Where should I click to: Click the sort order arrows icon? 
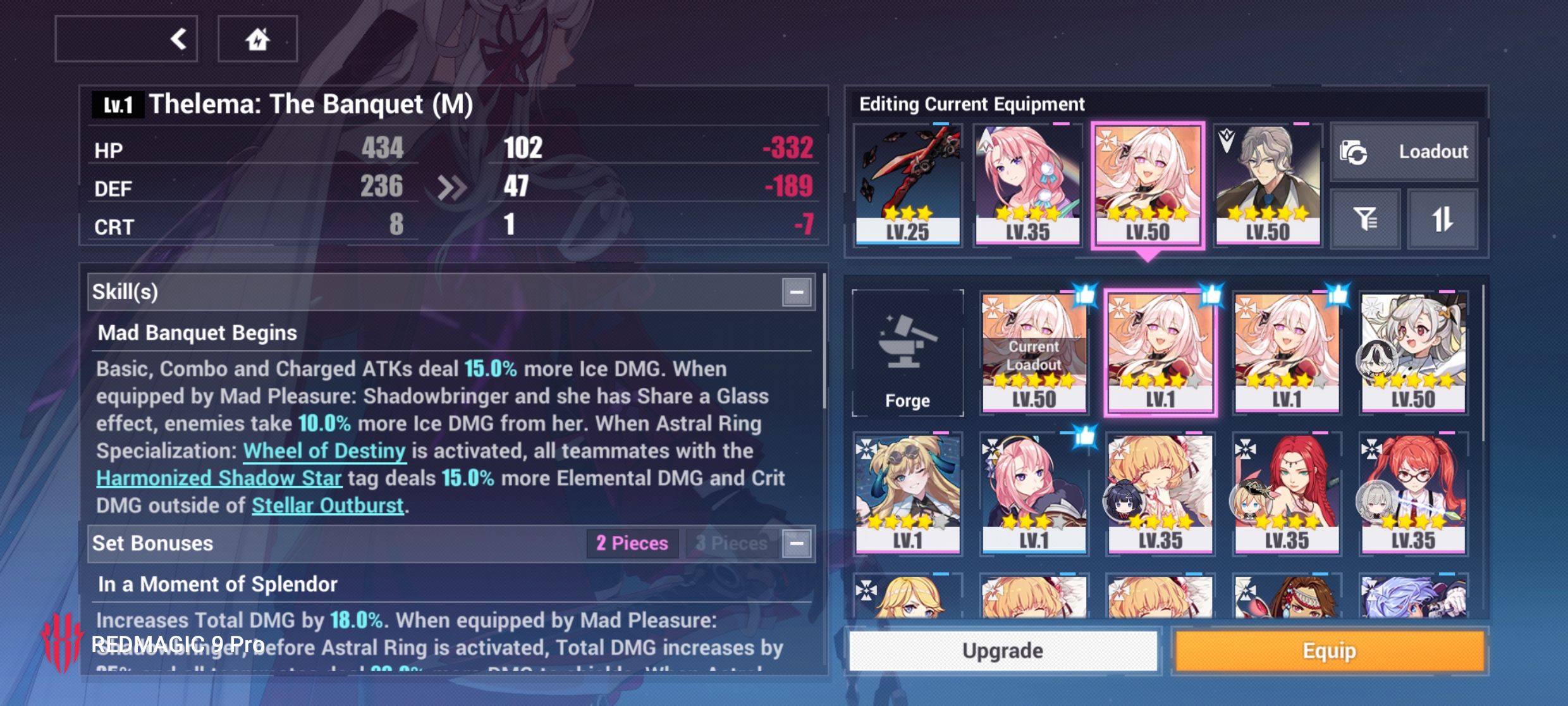coord(1442,218)
